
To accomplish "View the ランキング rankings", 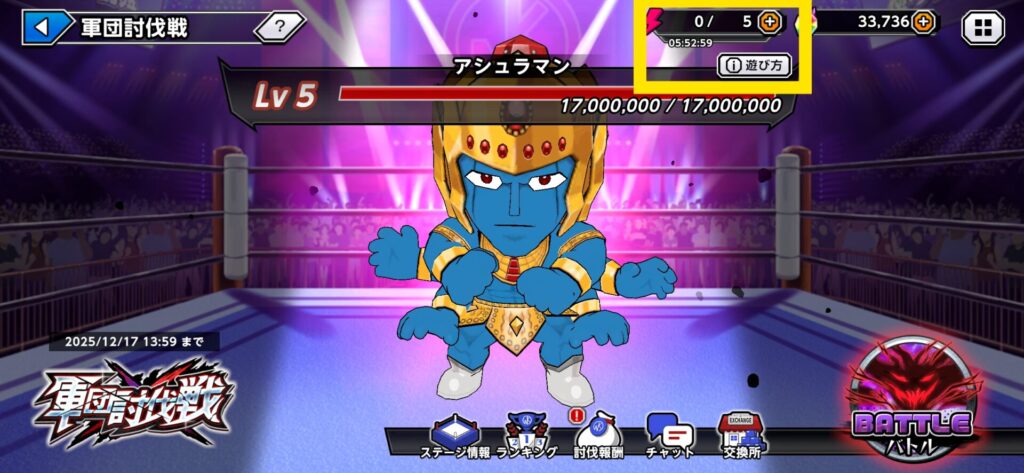I will tap(527, 438).
